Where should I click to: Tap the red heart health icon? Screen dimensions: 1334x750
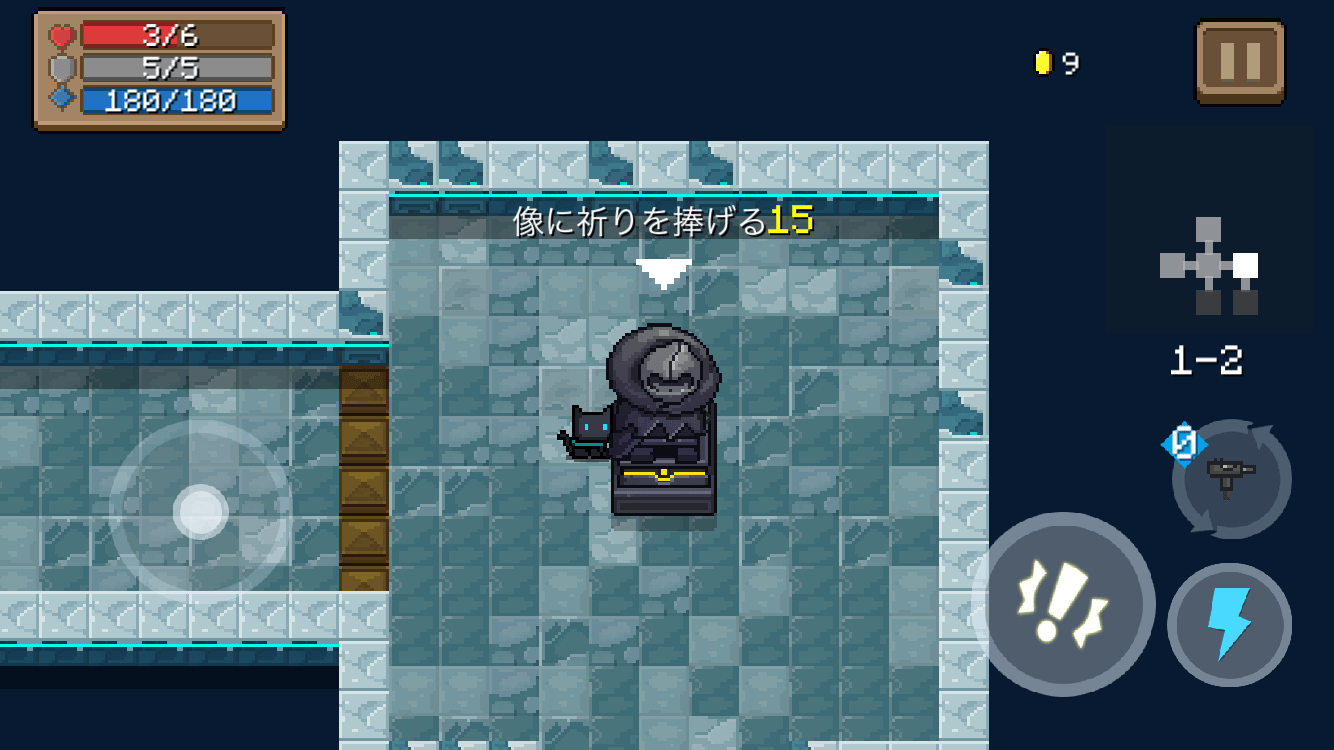coord(60,34)
